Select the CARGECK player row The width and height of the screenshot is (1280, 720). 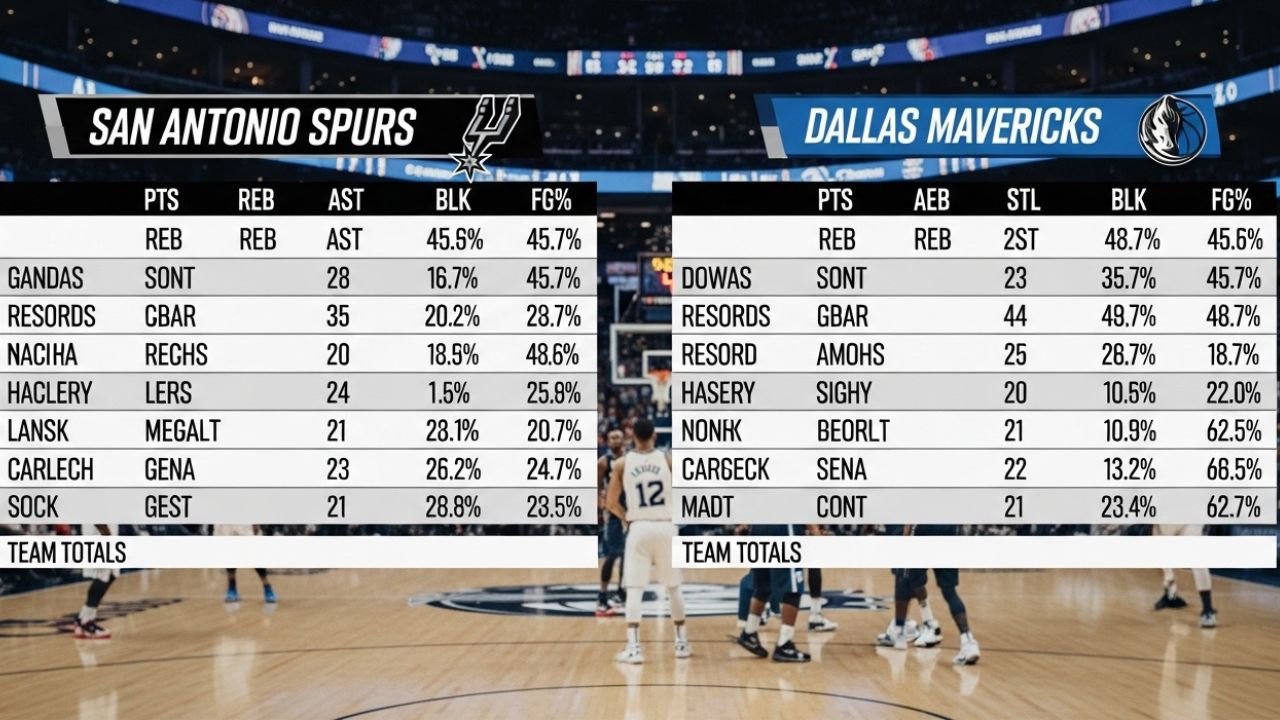pos(975,469)
